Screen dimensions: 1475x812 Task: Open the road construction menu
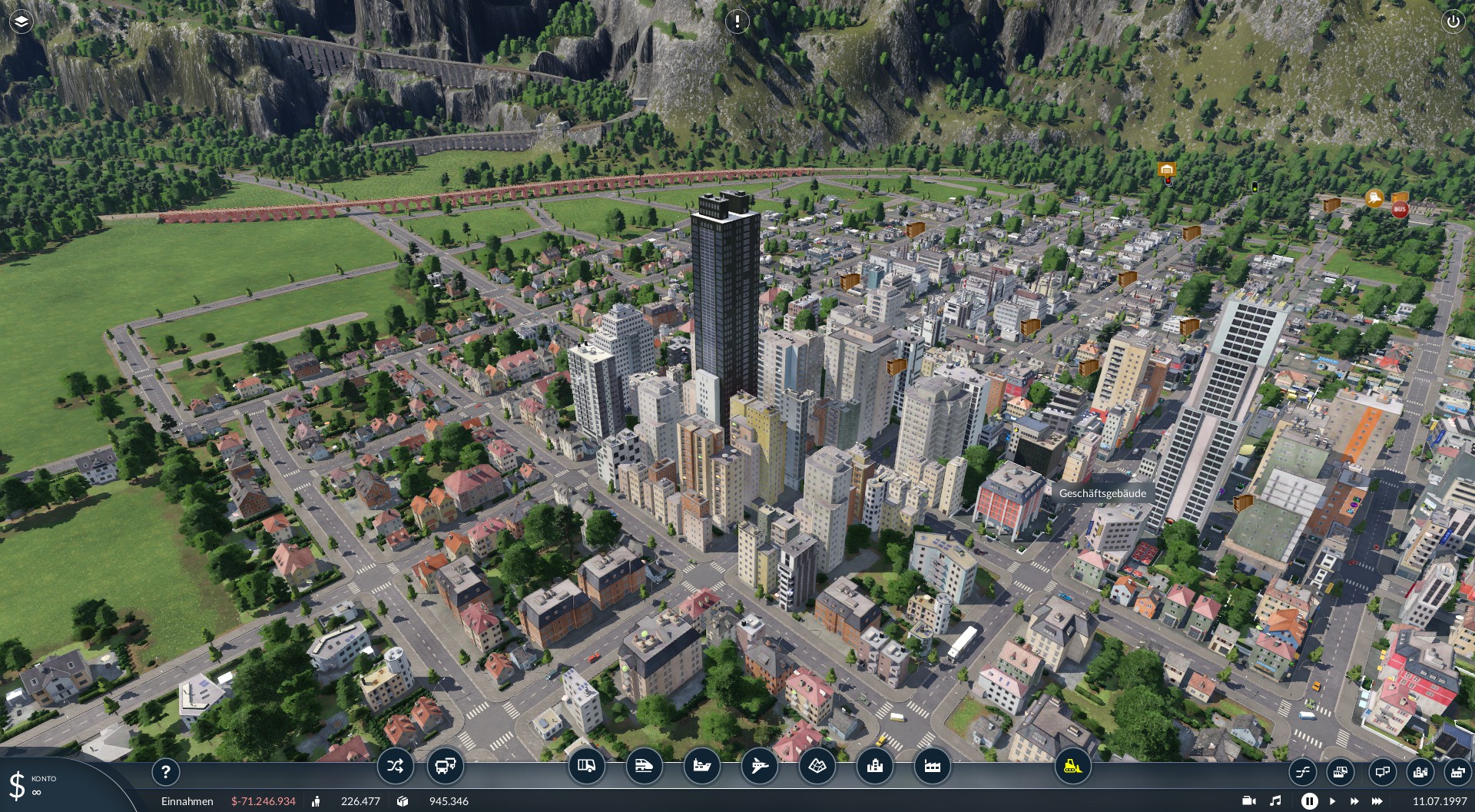pos(586,766)
